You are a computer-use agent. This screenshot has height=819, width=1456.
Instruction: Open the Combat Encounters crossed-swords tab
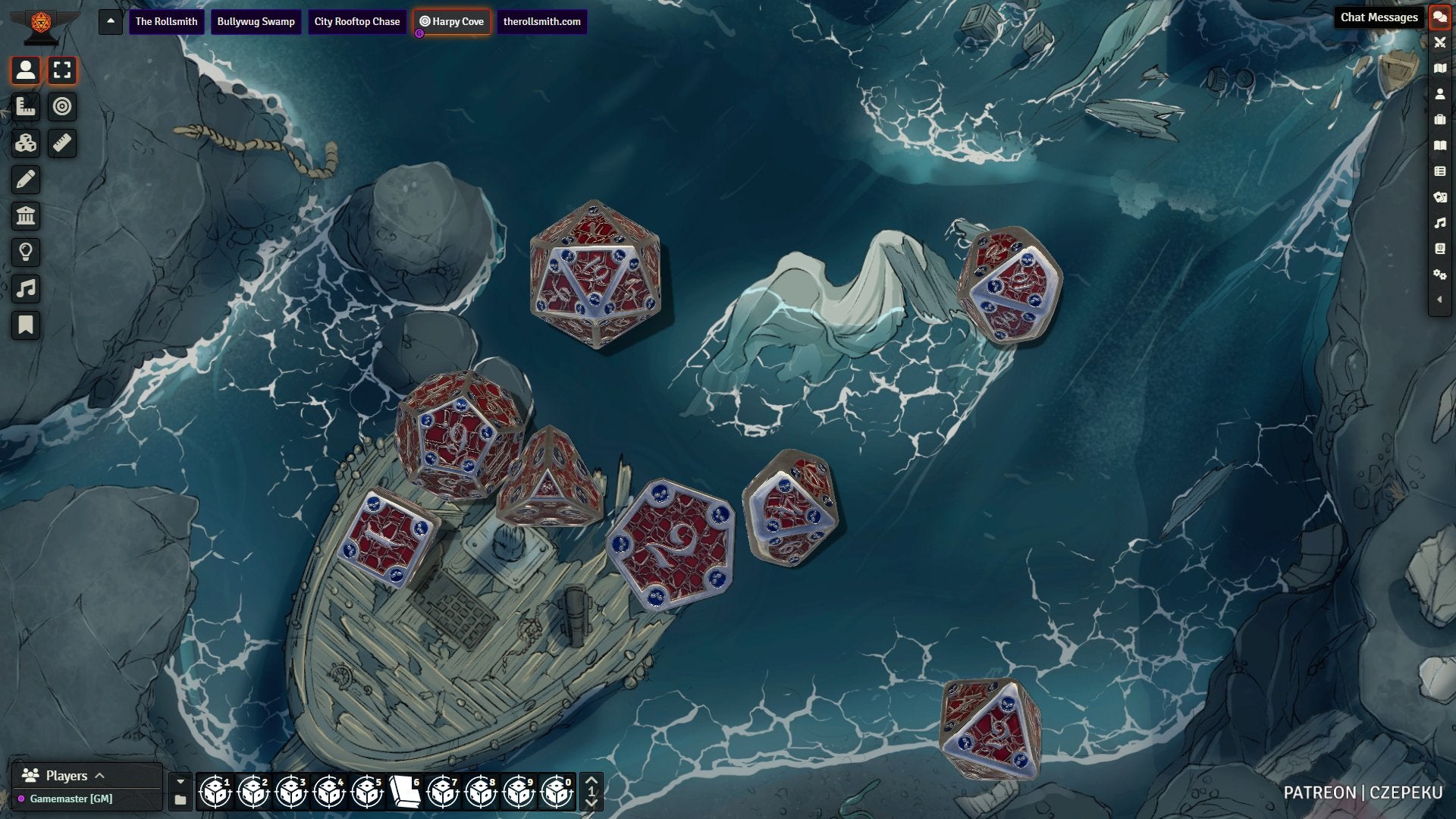[x=1439, y=42]
